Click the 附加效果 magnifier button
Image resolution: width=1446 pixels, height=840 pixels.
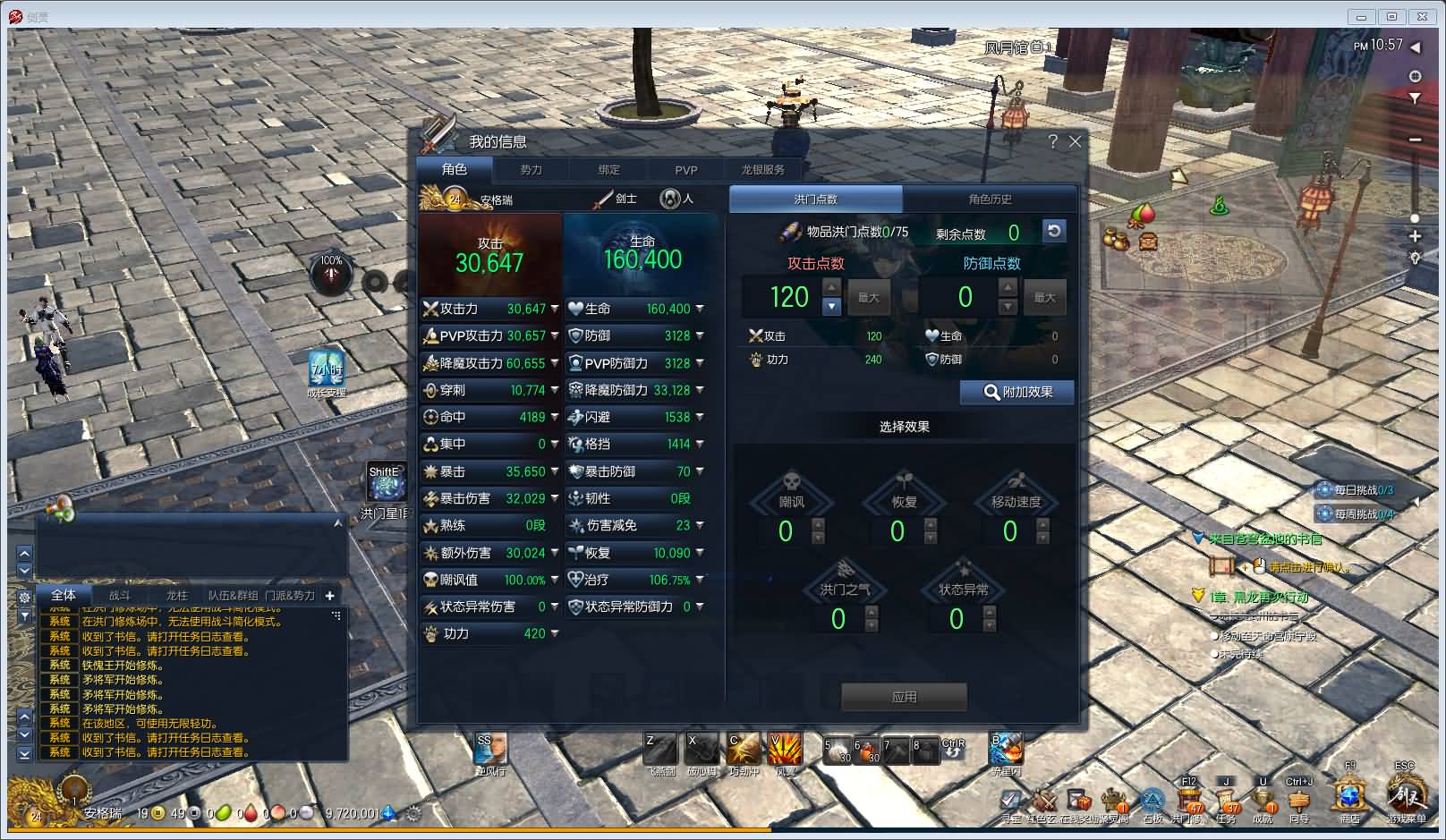[x=1016, y=391]
